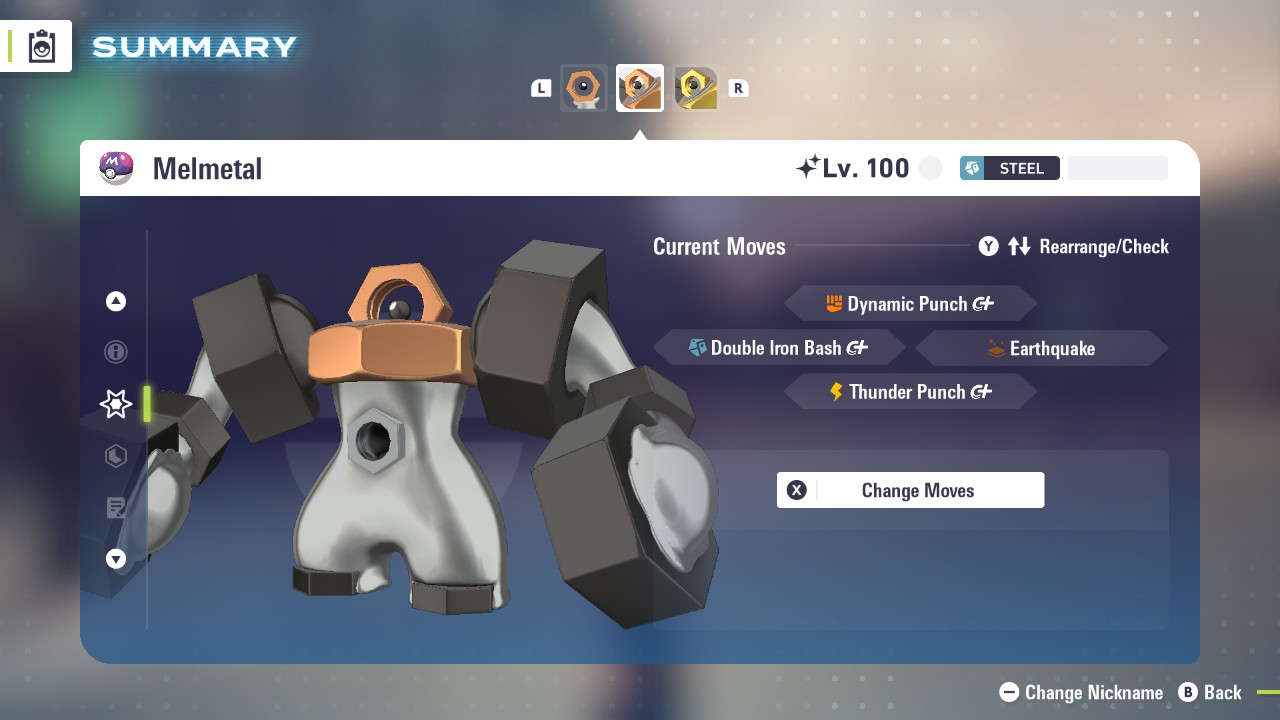Select the Earthquake move entry

click(1040, 348)
